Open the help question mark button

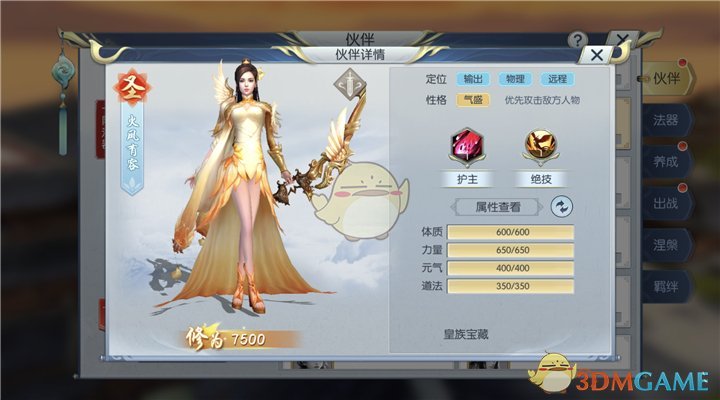coord(577,40)
